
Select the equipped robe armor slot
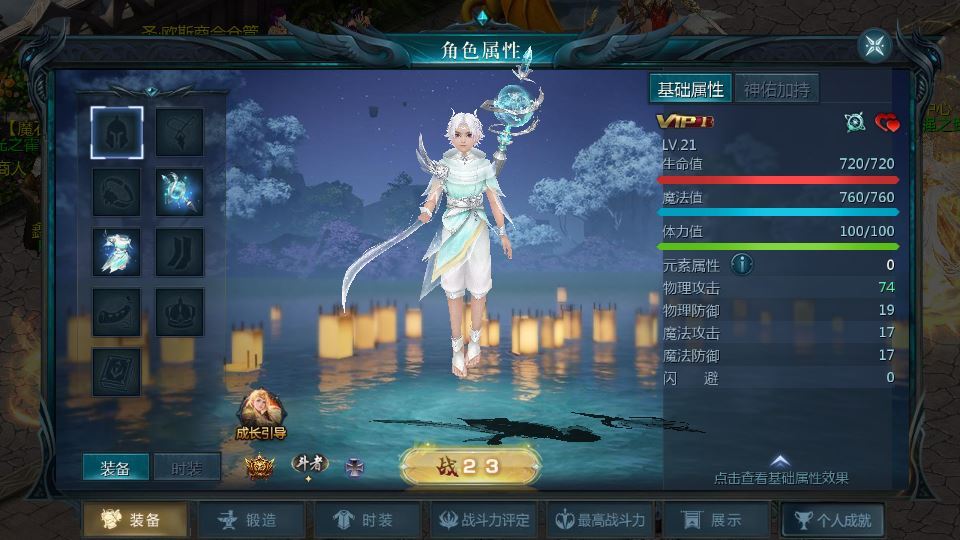click(x=117, y=252)
